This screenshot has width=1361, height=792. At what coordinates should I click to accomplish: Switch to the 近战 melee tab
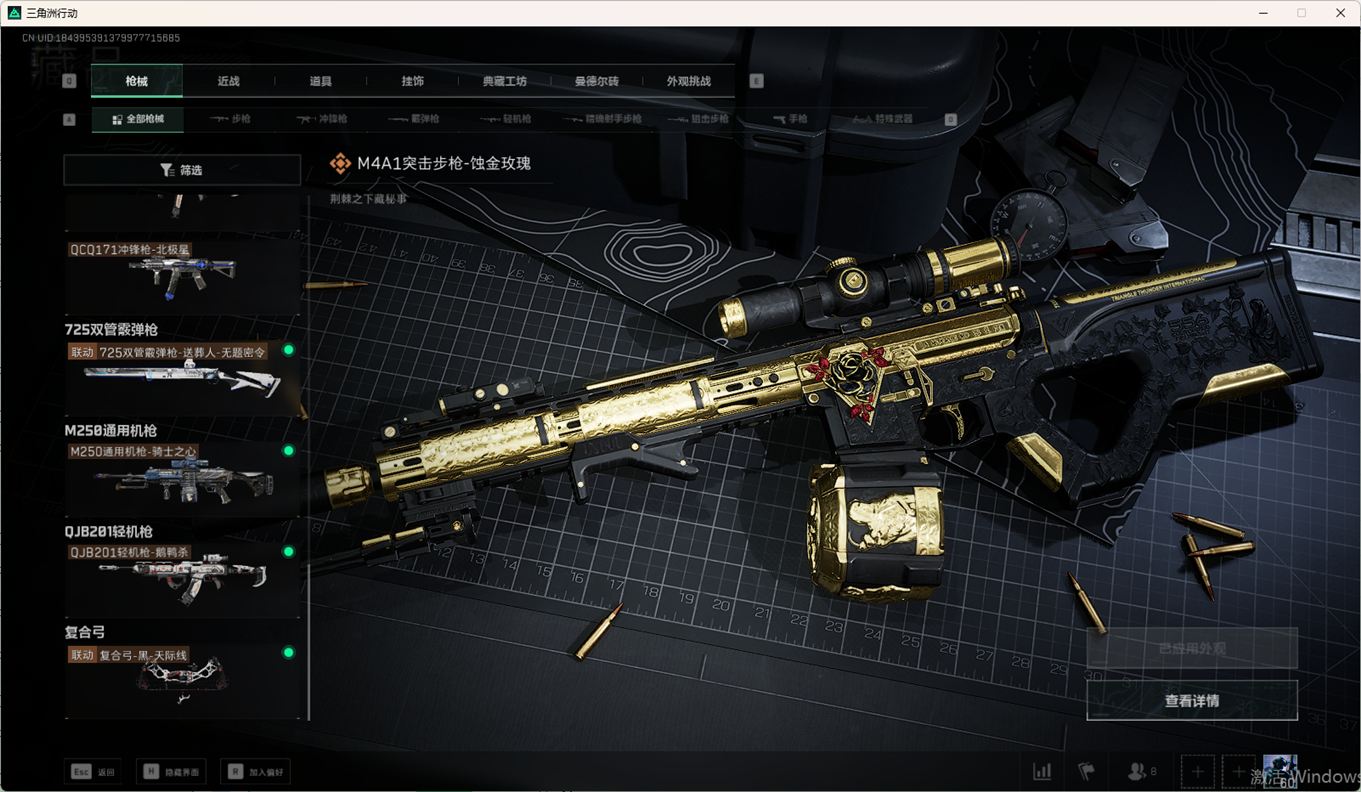[x=228, y=81]
